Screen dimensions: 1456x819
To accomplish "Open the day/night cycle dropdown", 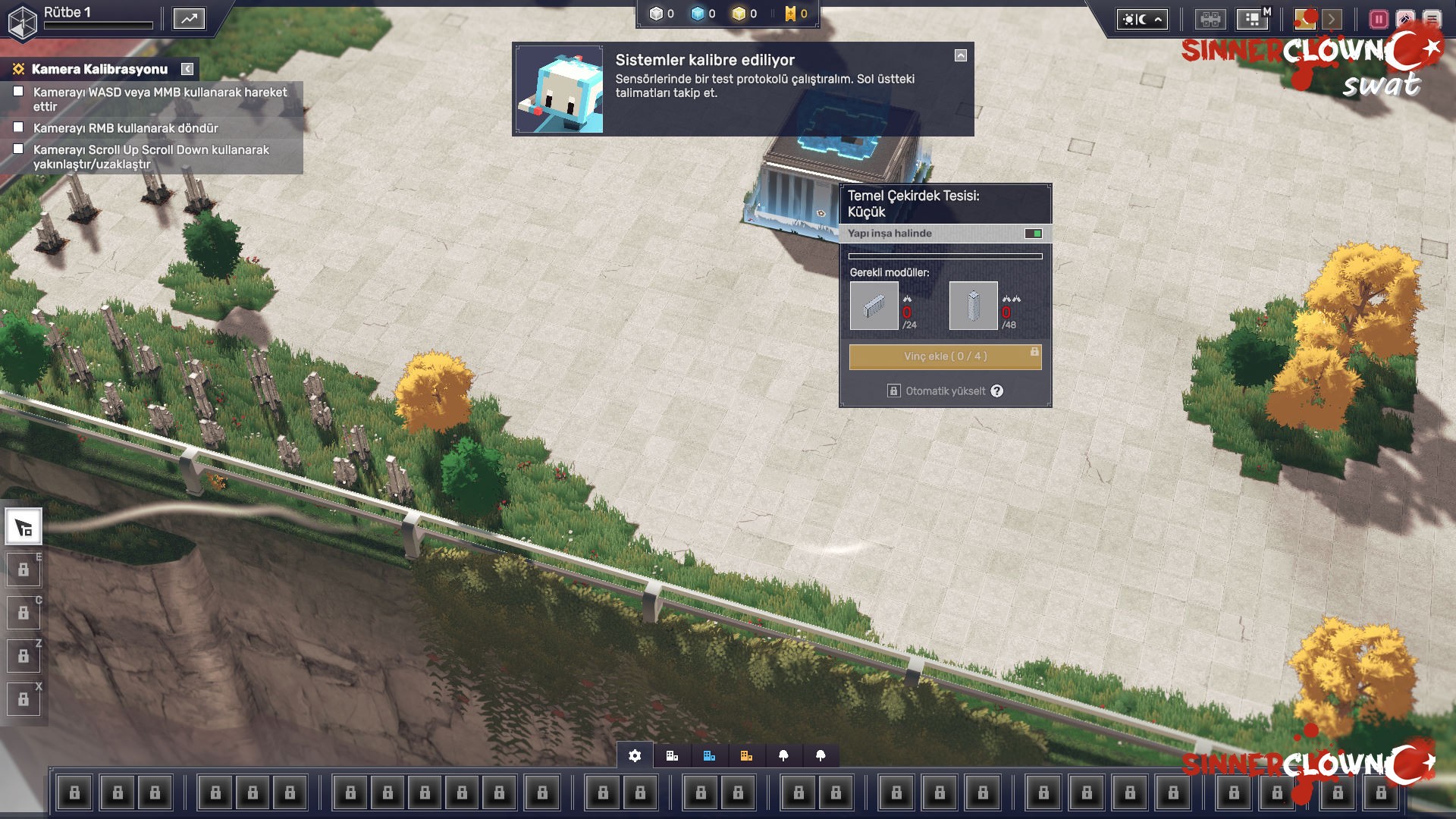I will pyautogui.click(x=1141, y=20).
